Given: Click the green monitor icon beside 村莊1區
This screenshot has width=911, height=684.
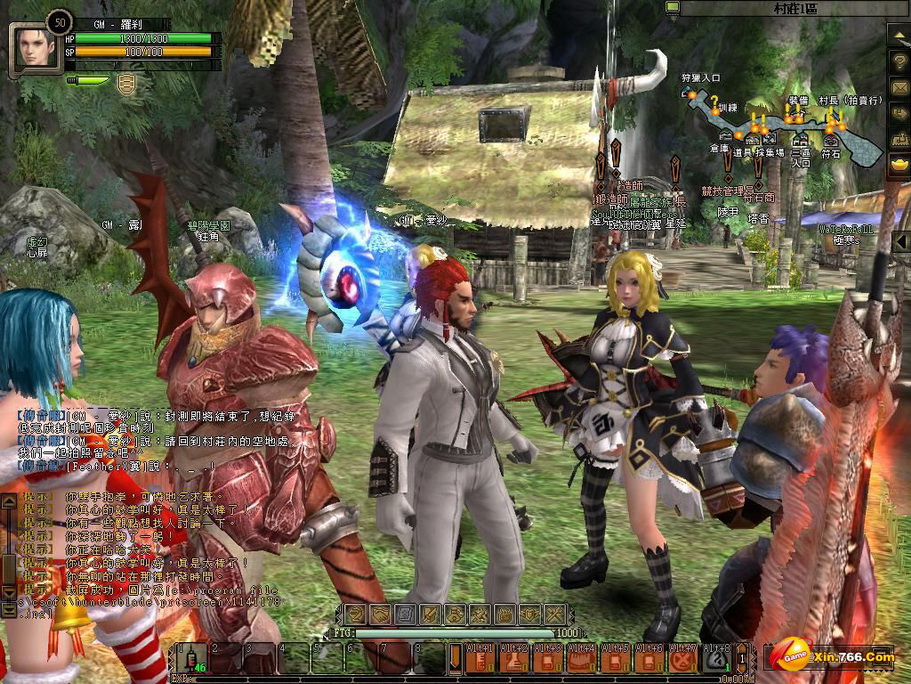Looking at the screenshot, I should click(x=672, y=8).
